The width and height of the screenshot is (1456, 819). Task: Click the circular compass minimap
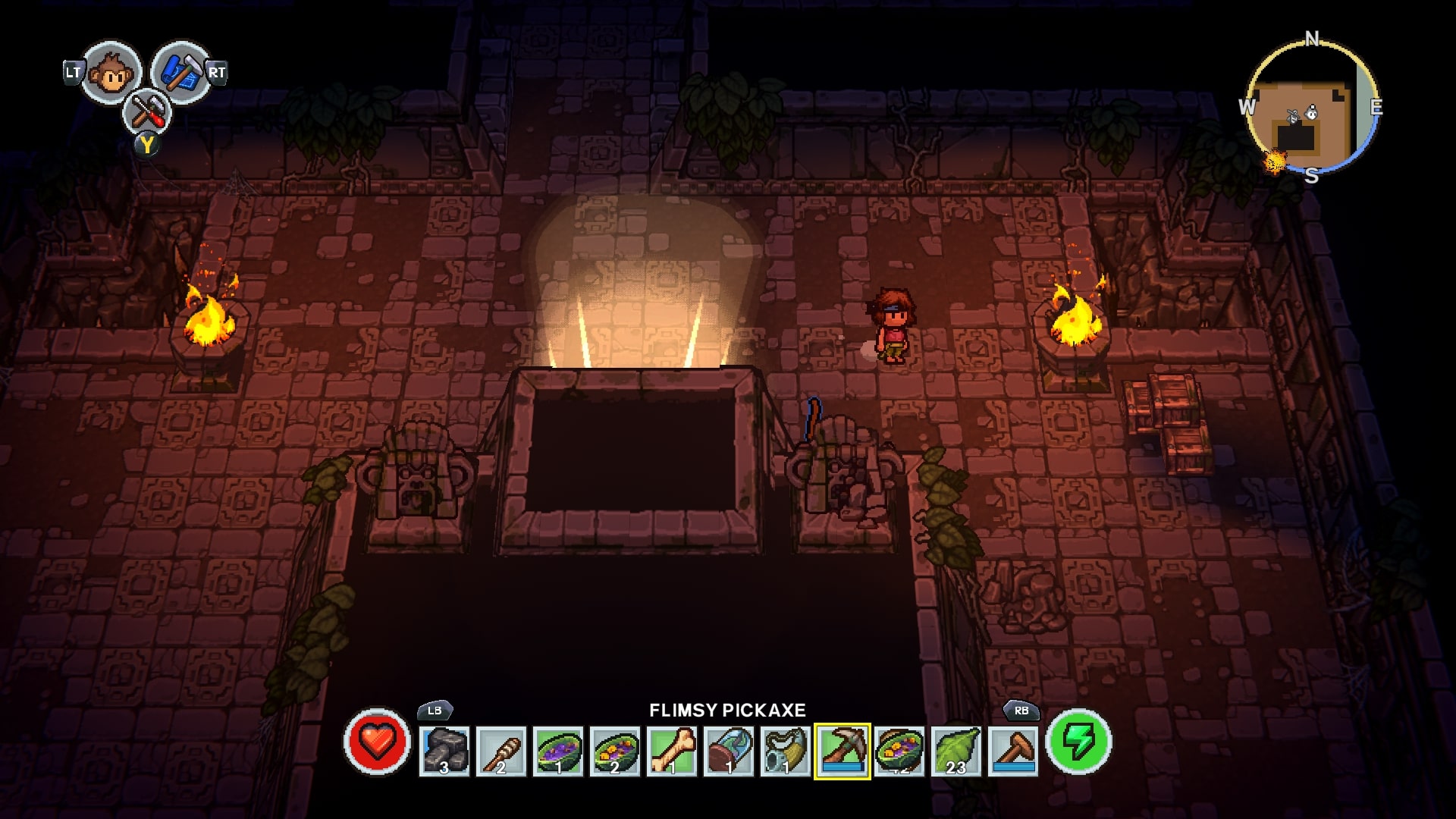click(1311, 107)
